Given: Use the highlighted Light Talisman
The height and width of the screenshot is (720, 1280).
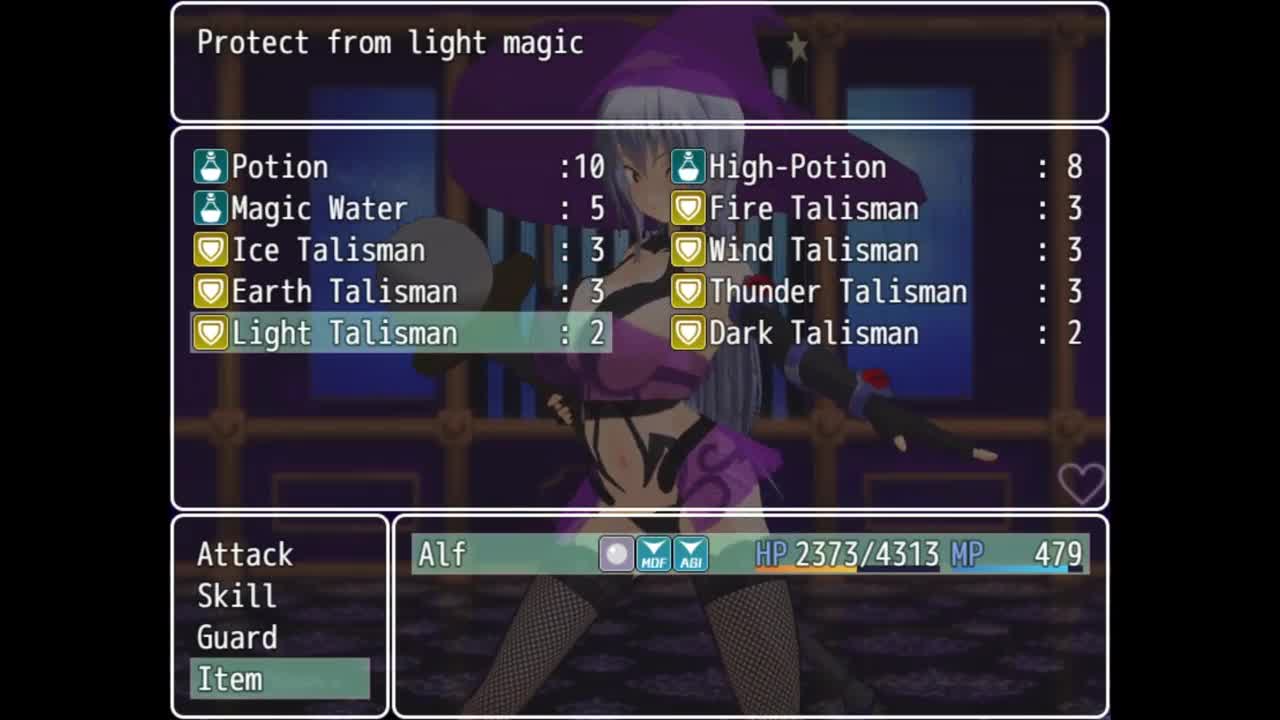Looking at the screenshot, I should point(400,333).
